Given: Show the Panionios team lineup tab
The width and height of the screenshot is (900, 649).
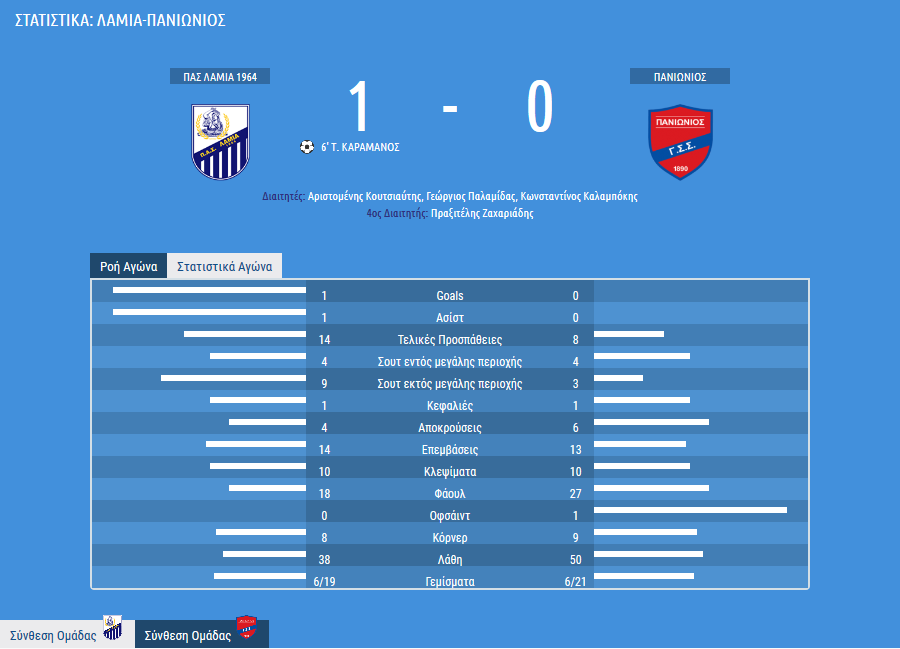Looking at the screenshot, I should tap(201, 634).
